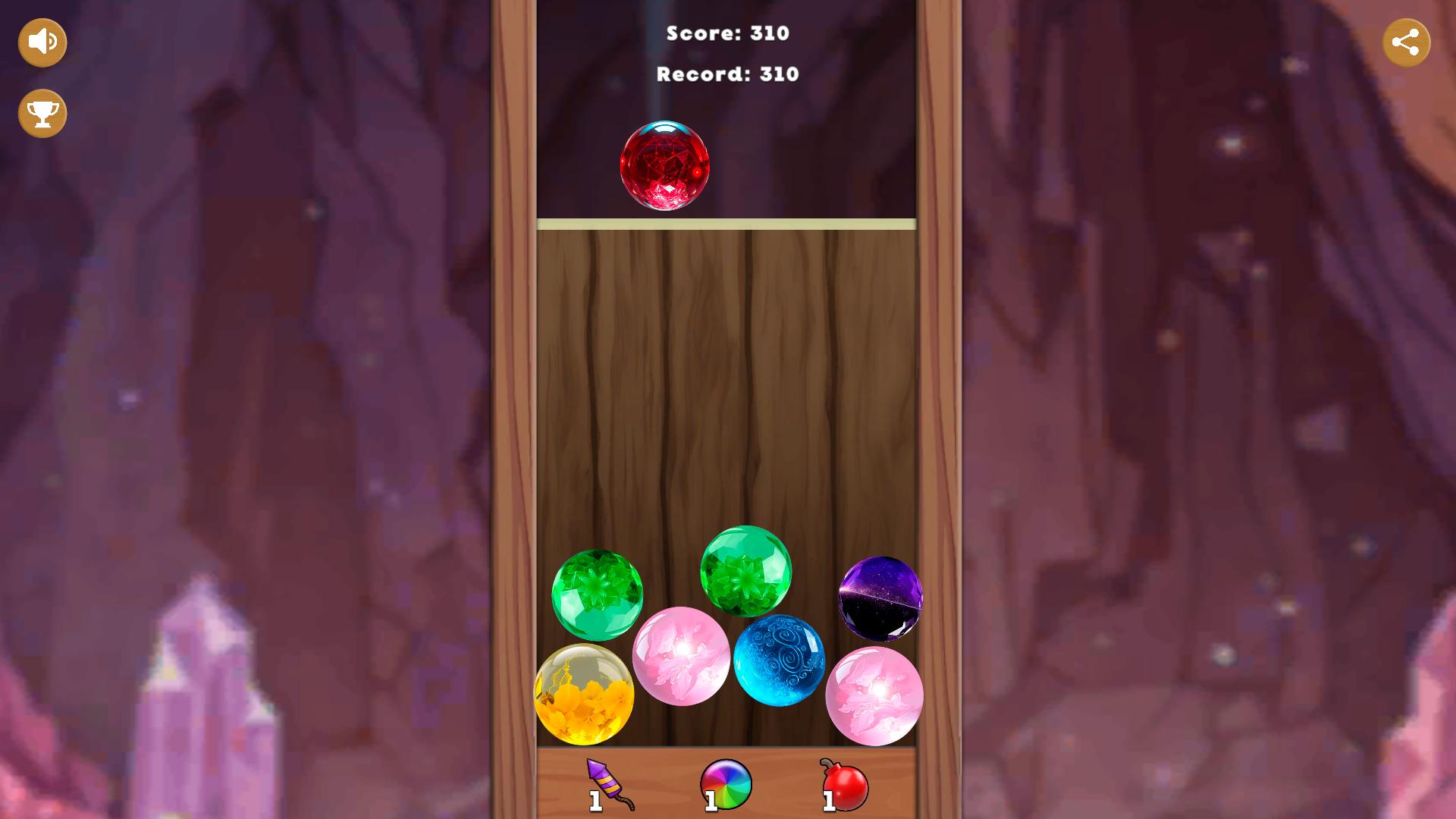1456x819 pixels.
Task: Click the yellow flower orb
Action: 585,696
